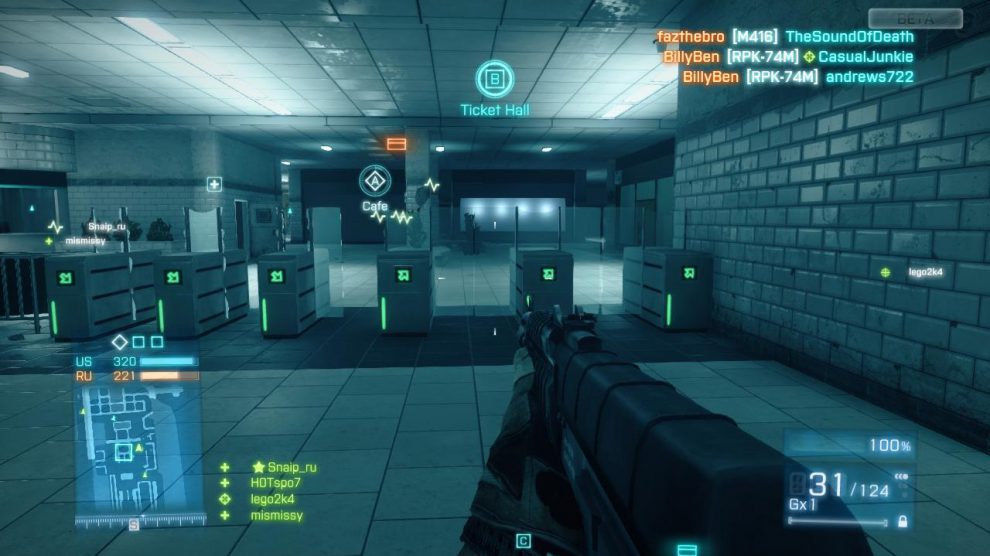Select the Cafe A objective marker
Screen dimensions: 990x556
[375, 182]
